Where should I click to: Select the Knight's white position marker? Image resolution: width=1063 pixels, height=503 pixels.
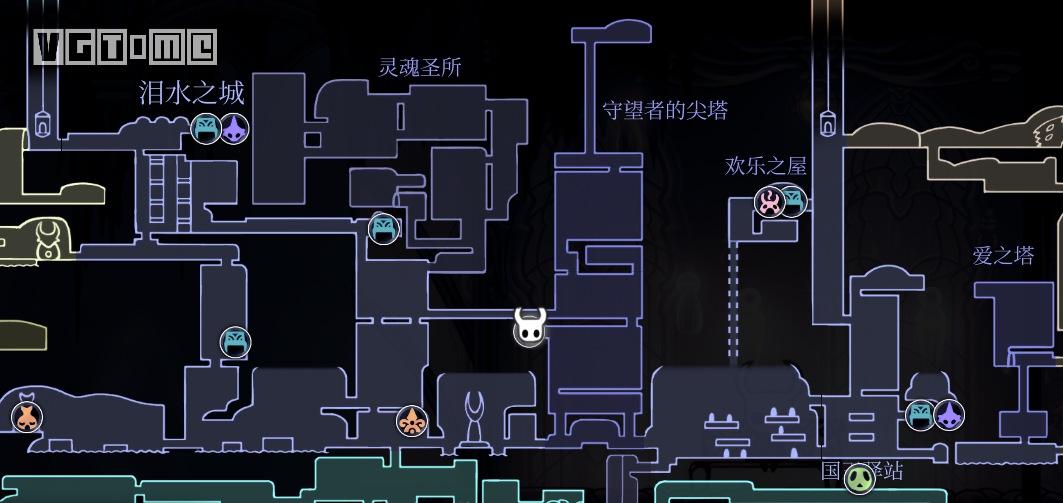[x=530, y=326]
